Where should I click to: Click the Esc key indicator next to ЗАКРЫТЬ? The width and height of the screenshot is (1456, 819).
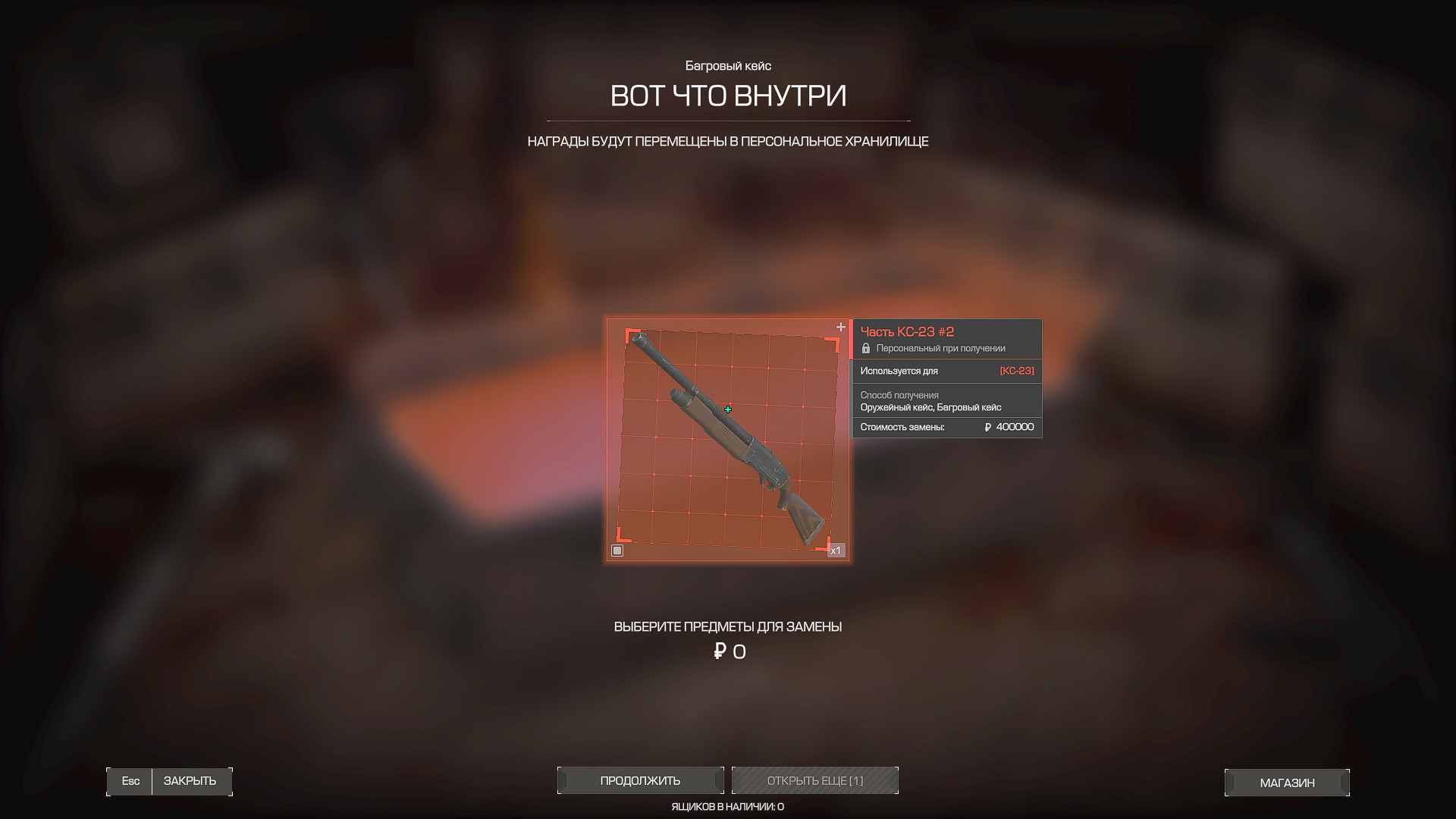click(x=130, y=781)
